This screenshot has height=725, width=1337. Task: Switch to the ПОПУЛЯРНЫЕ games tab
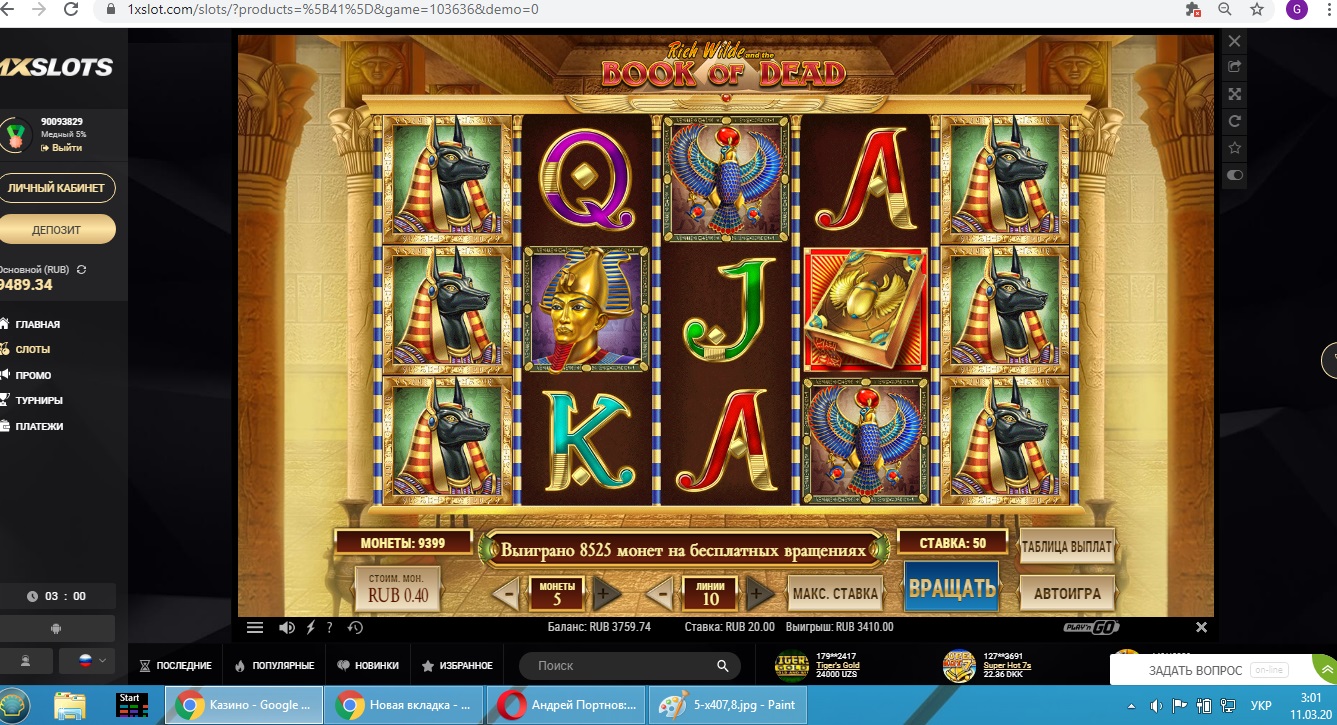point(274,665)
